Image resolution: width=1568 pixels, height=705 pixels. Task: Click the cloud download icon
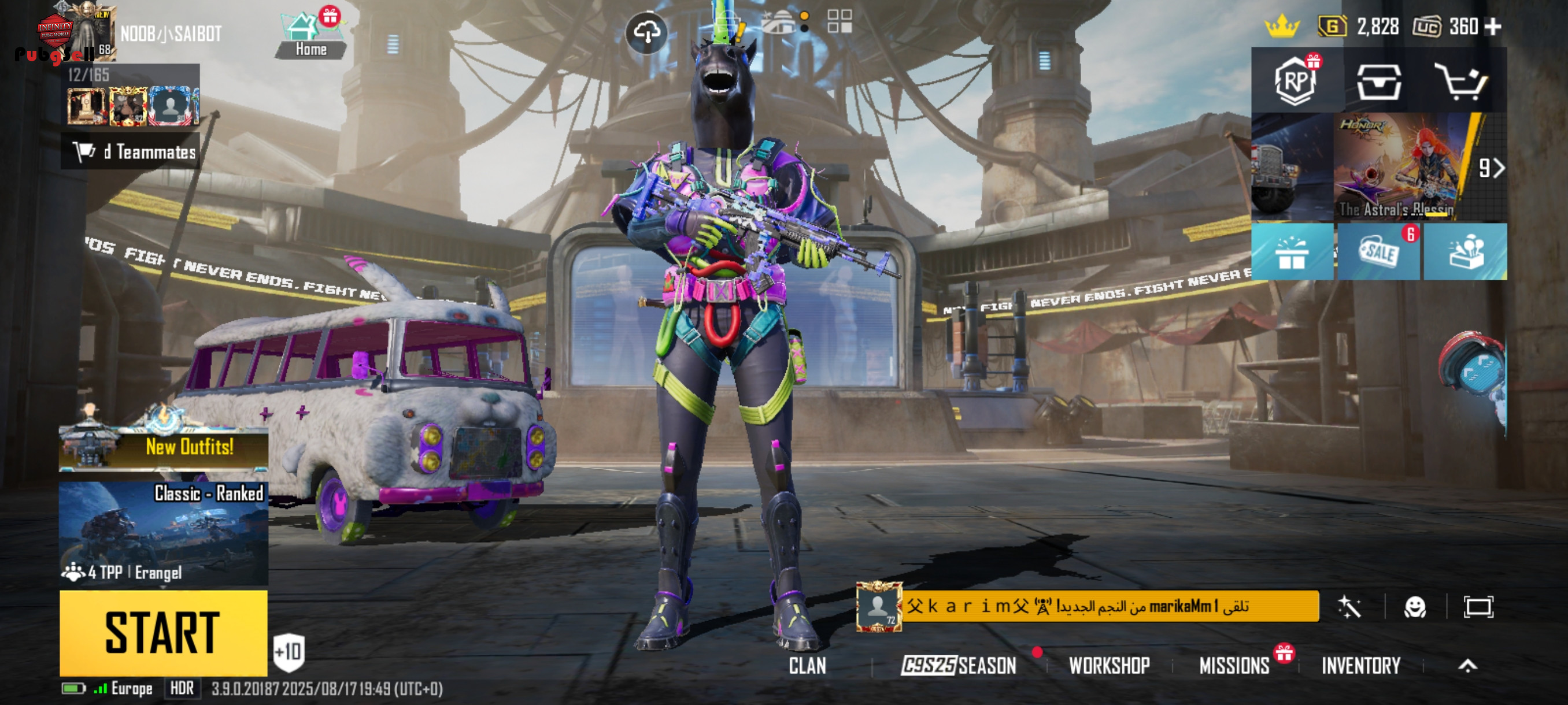click(x=646, y=32)
